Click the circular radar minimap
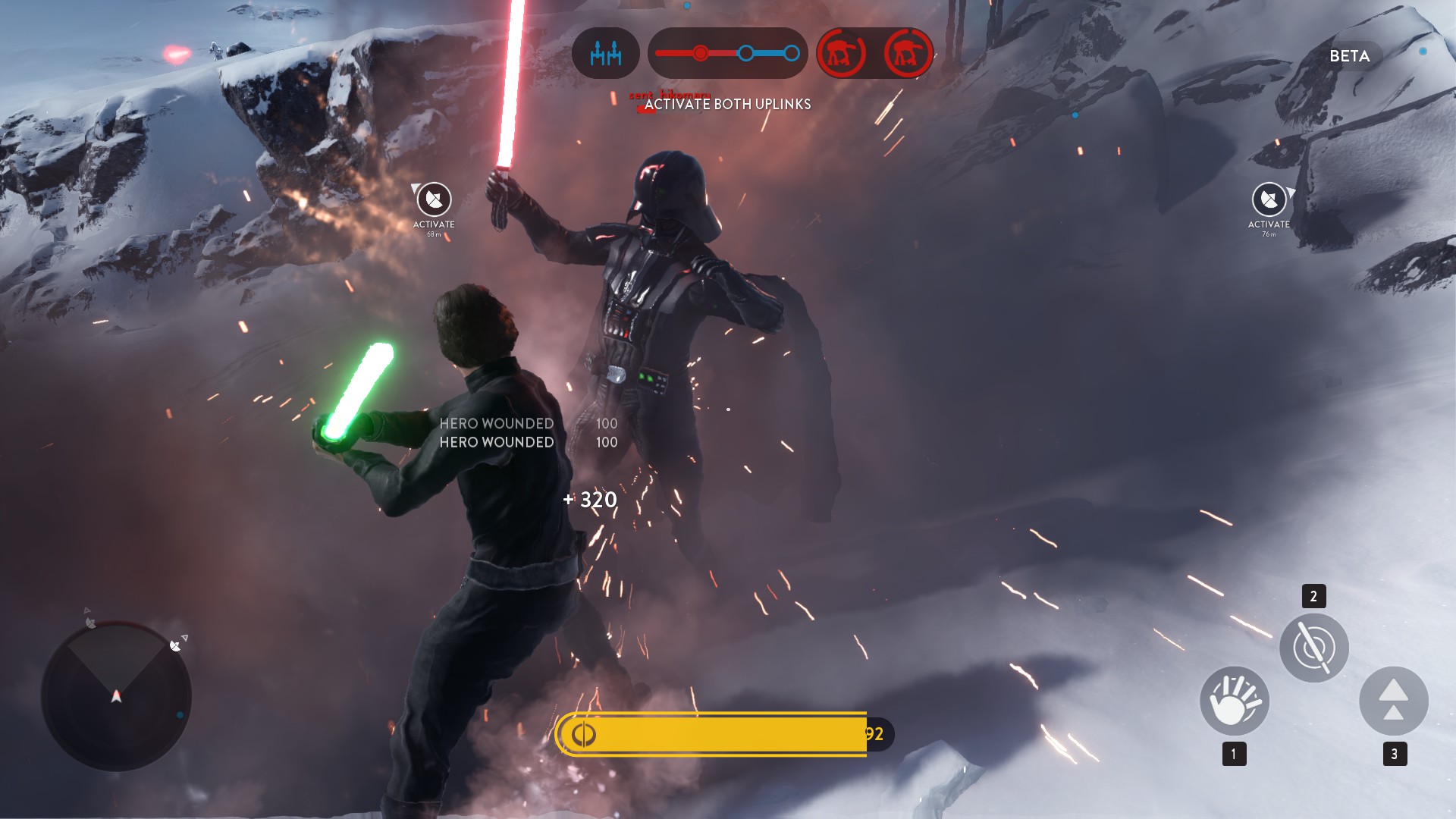Image resolution: width=1456 pixels, height=819 pixels. pyautogui.click(x=116, y=695)
